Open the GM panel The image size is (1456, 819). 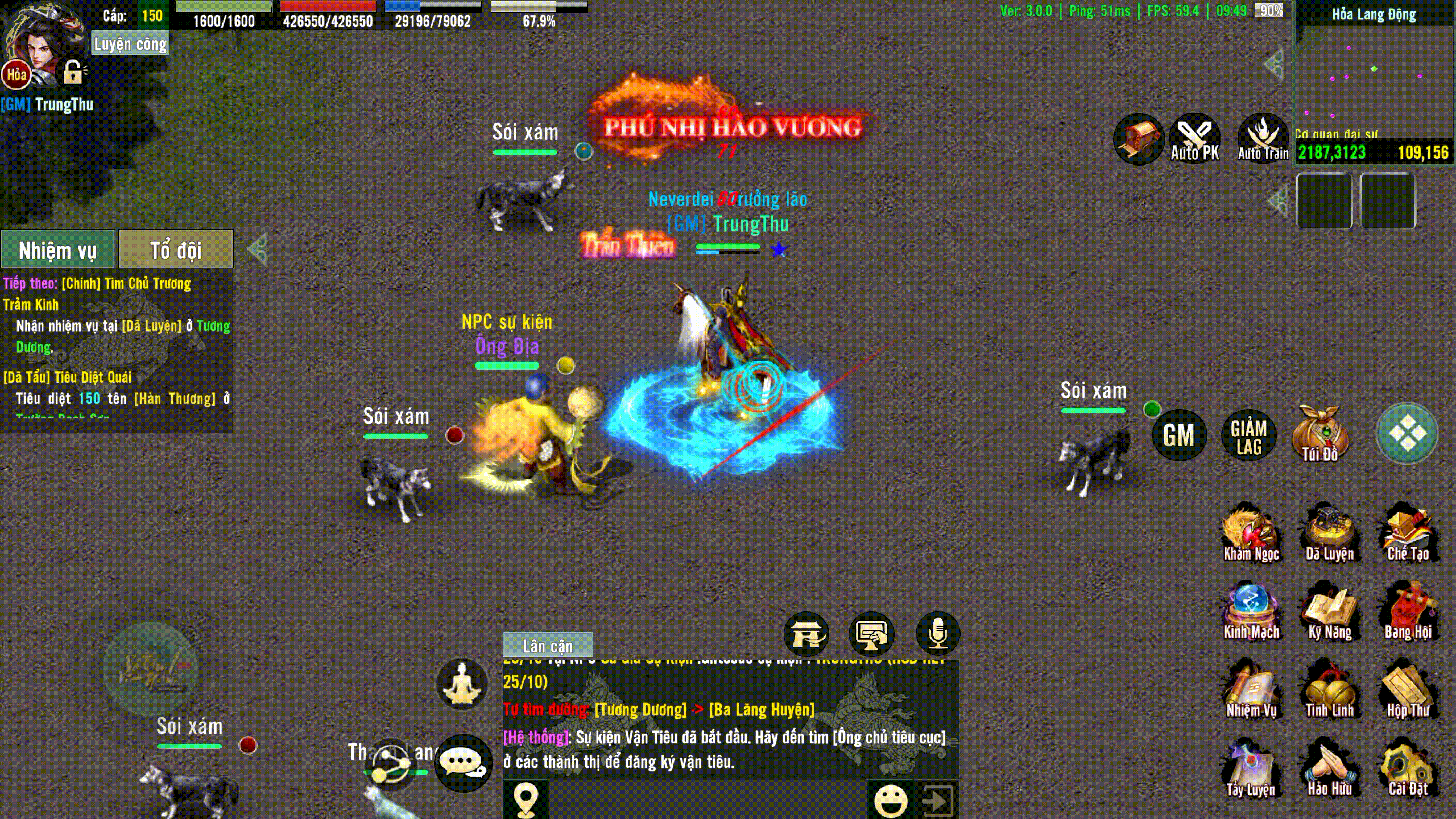[1178, 436]
